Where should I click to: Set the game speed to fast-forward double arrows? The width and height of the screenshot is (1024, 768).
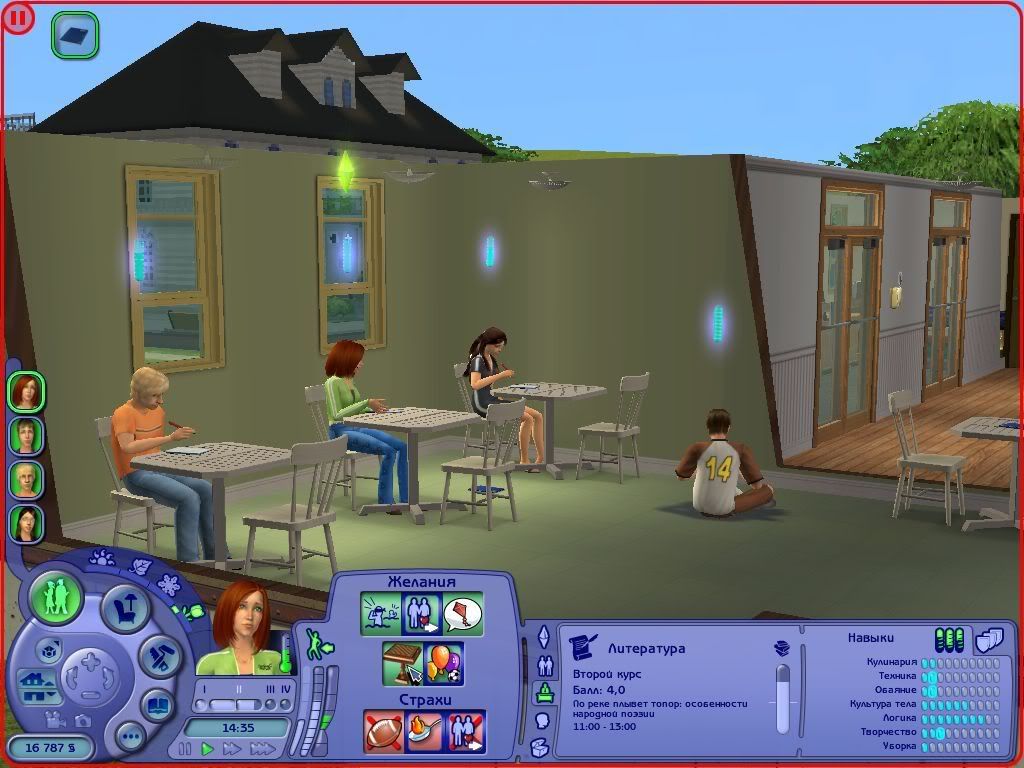[232, 748]
